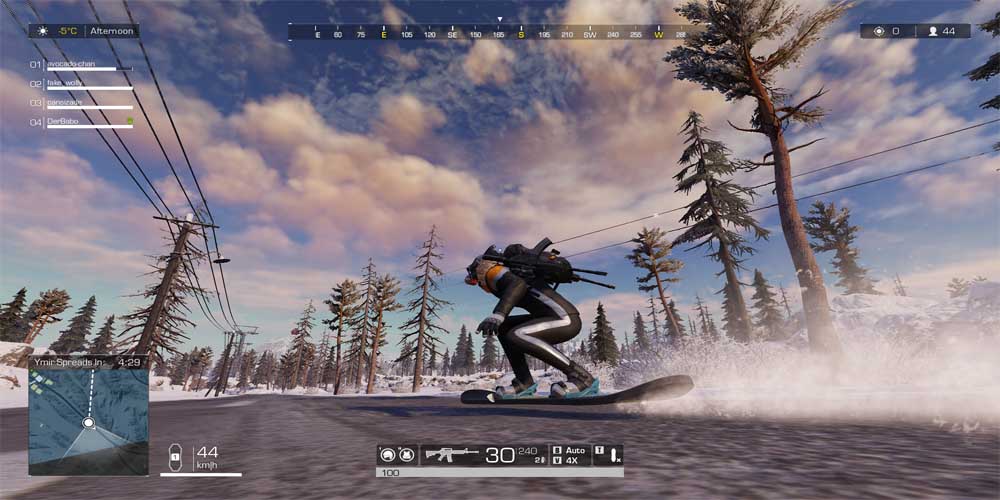Click the players remaining icon

click(x=932, y=31)
